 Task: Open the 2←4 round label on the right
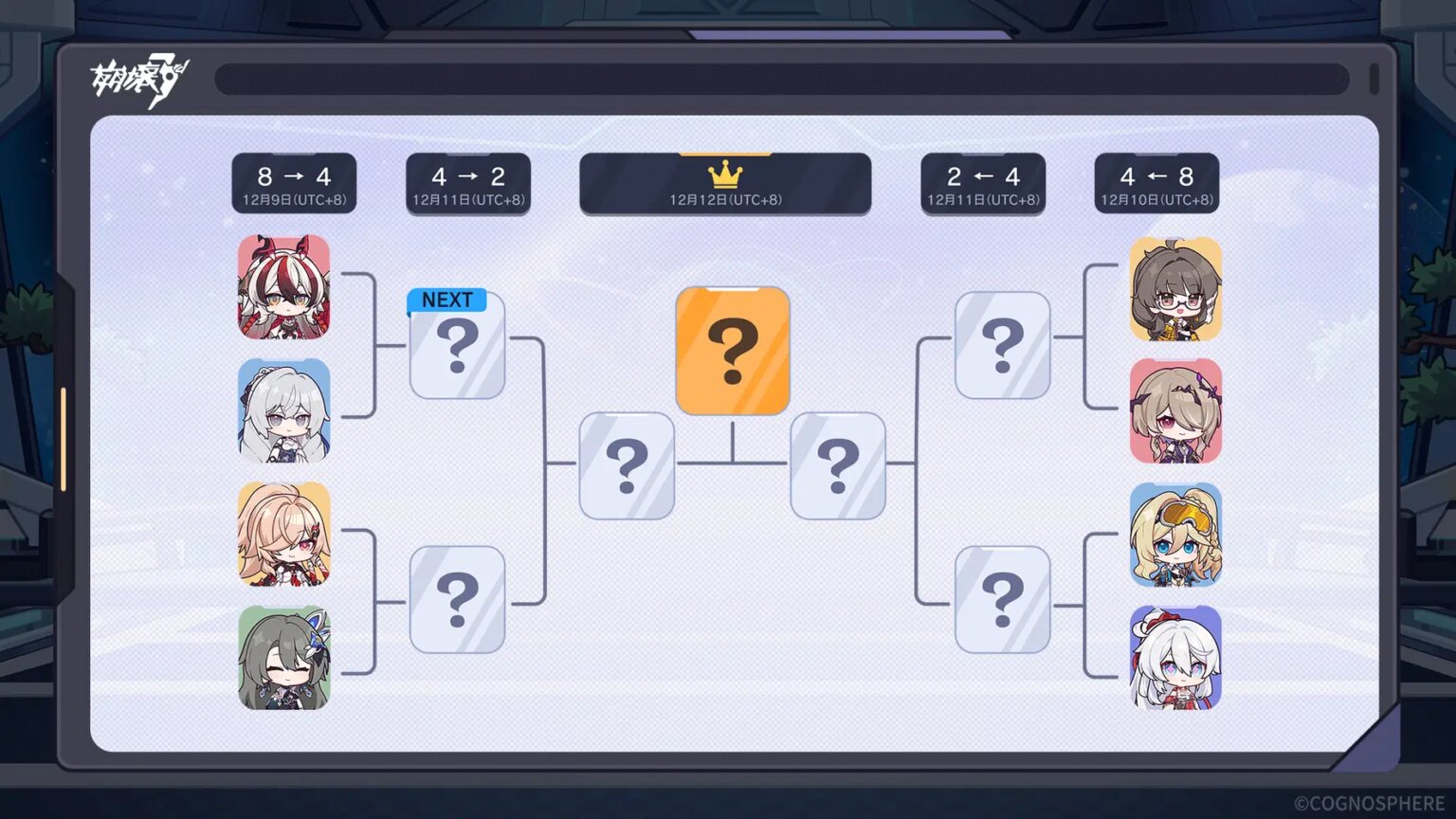coord(984,185)
